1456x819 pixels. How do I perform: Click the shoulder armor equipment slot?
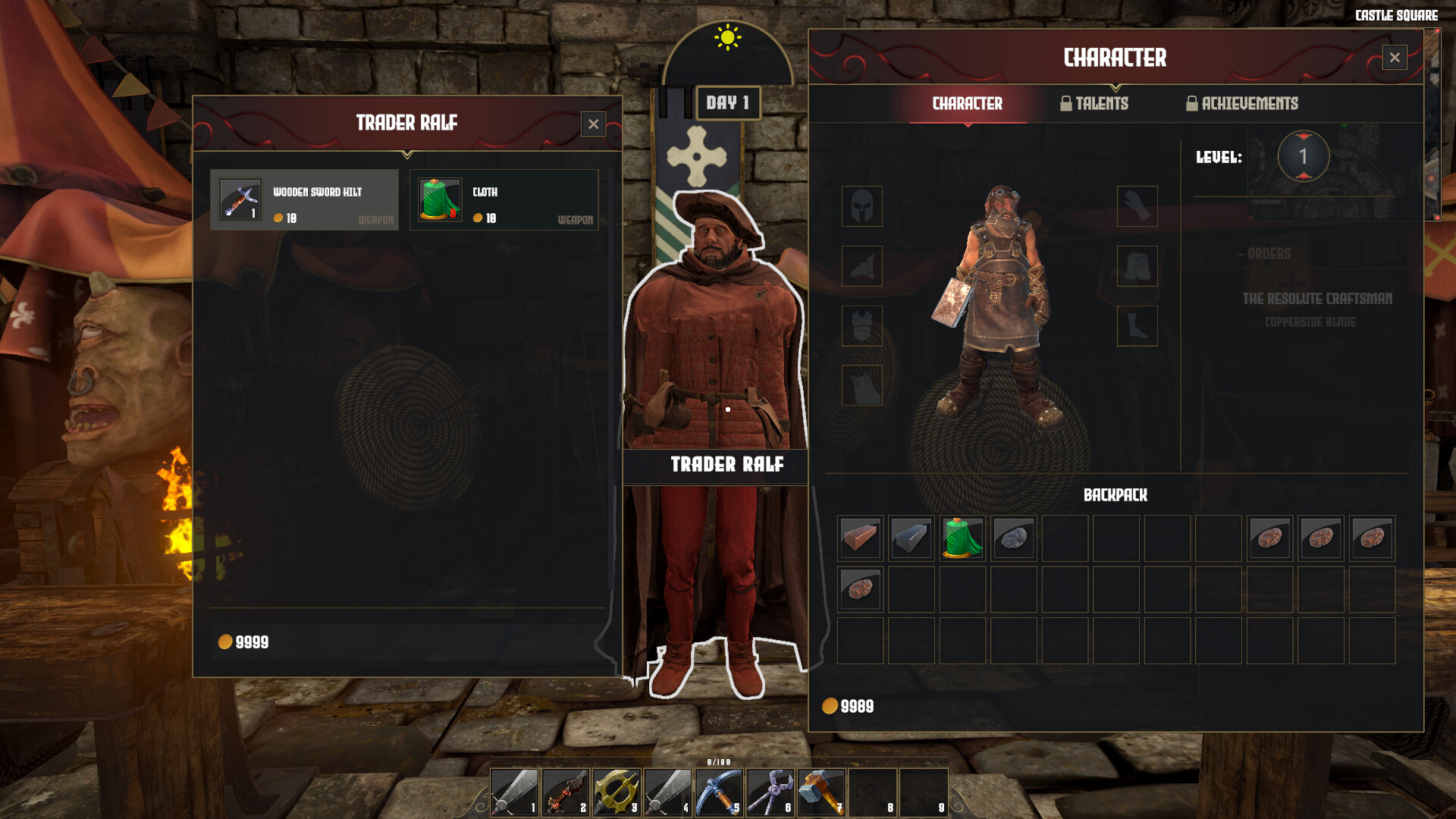pos(862,266)
